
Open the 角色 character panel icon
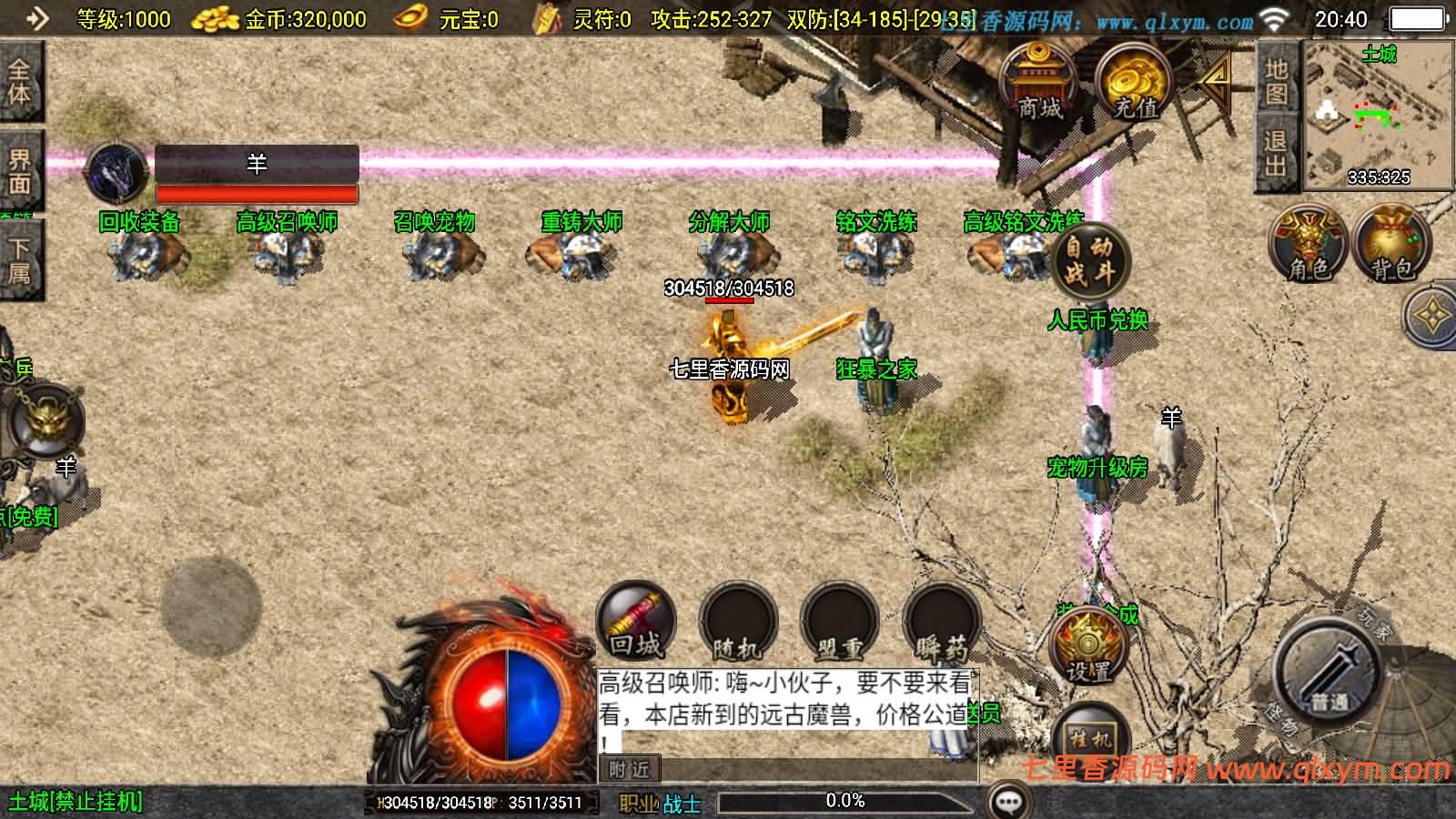pos(1309,246)
